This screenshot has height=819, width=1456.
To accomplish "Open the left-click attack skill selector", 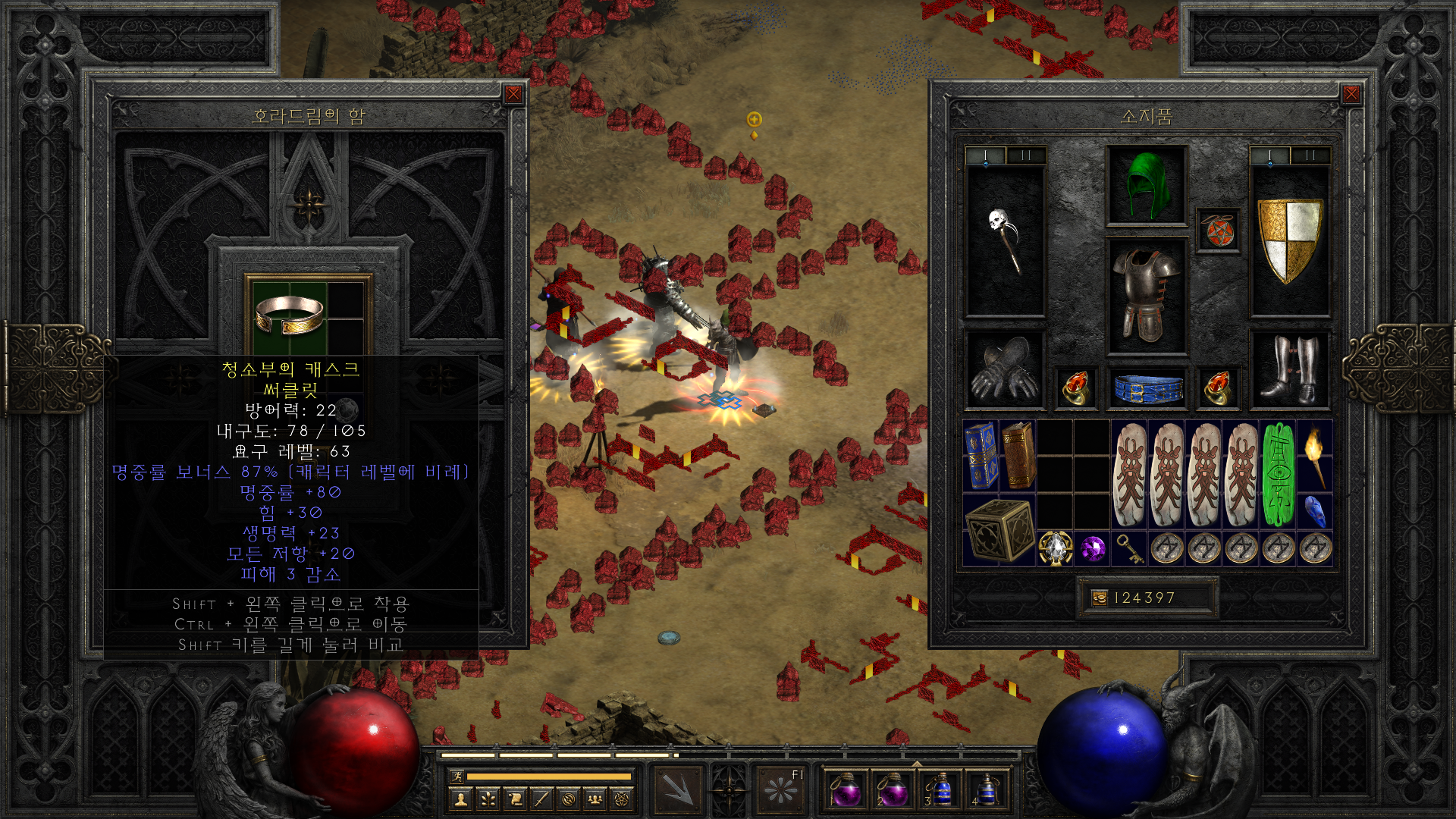I will point(677,789).
